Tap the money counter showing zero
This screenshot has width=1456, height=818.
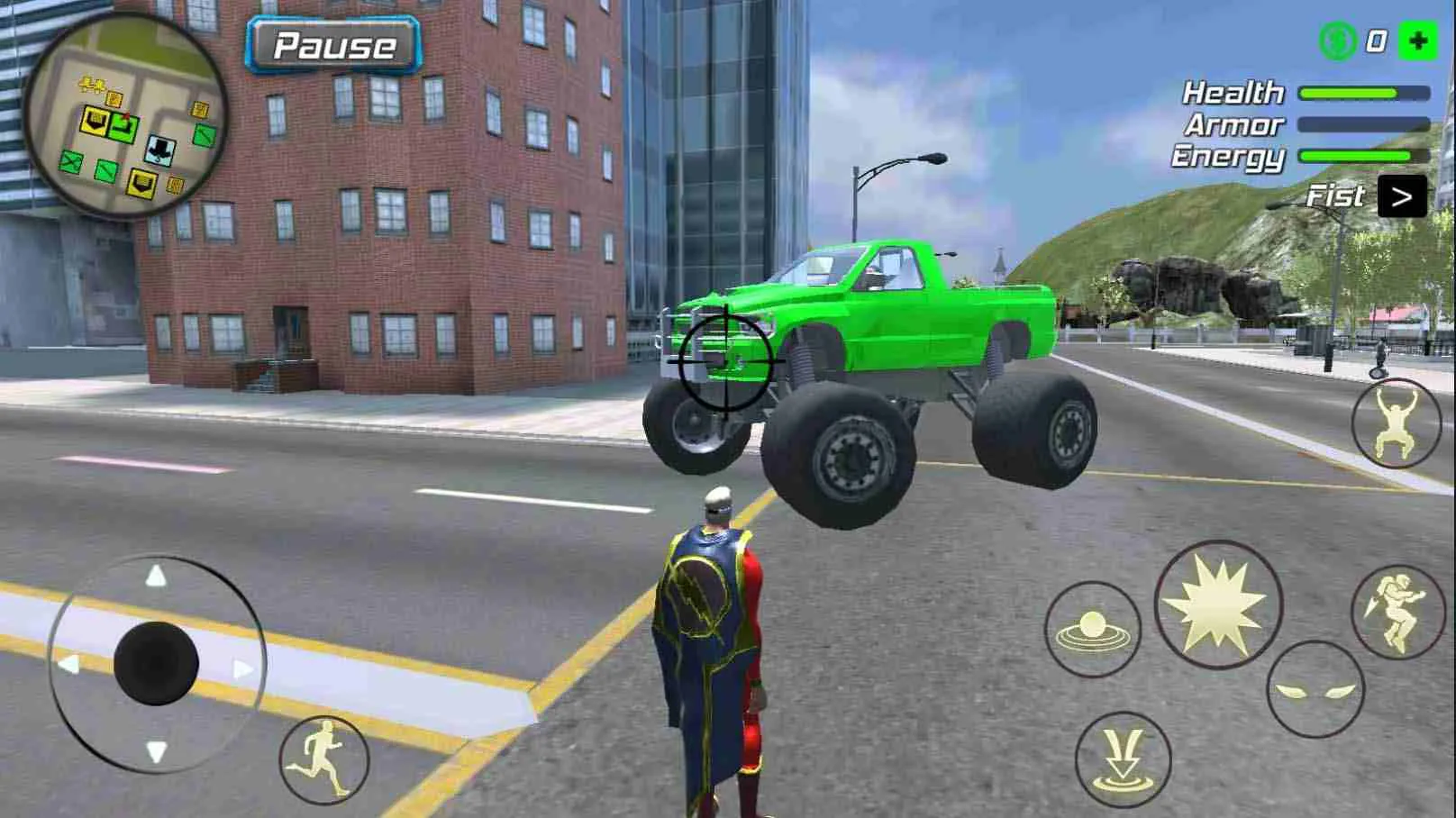(1377, 39)
